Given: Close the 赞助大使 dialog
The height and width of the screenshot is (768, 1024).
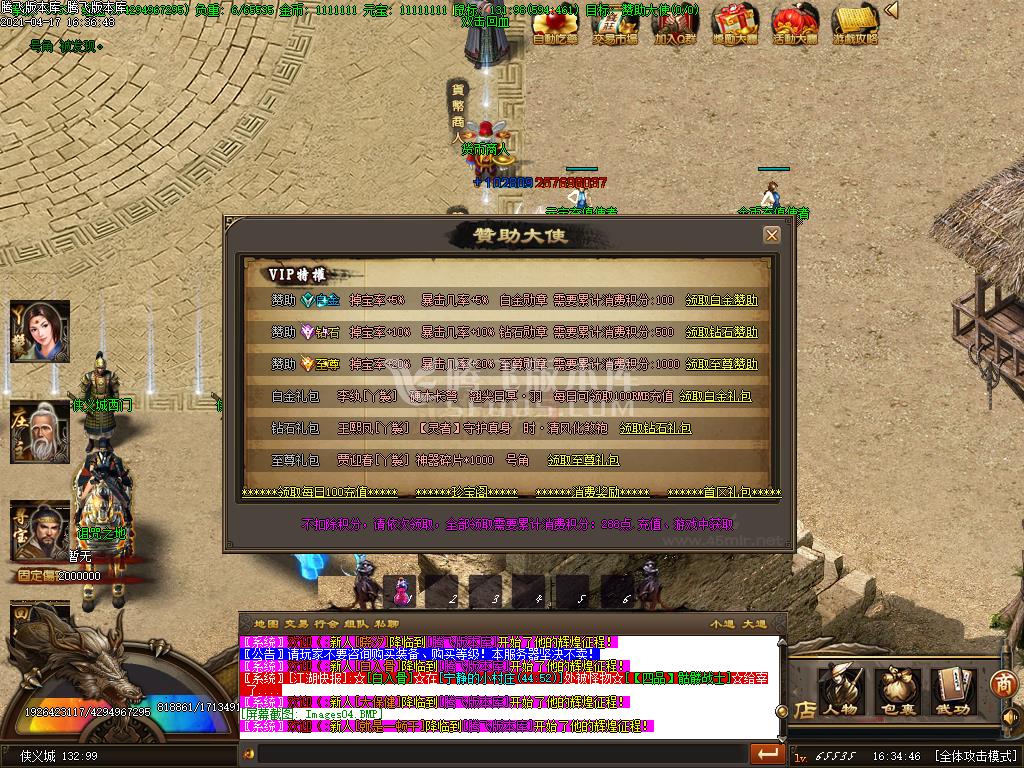Looking at the screenshot, I should [x=771, y=235].
